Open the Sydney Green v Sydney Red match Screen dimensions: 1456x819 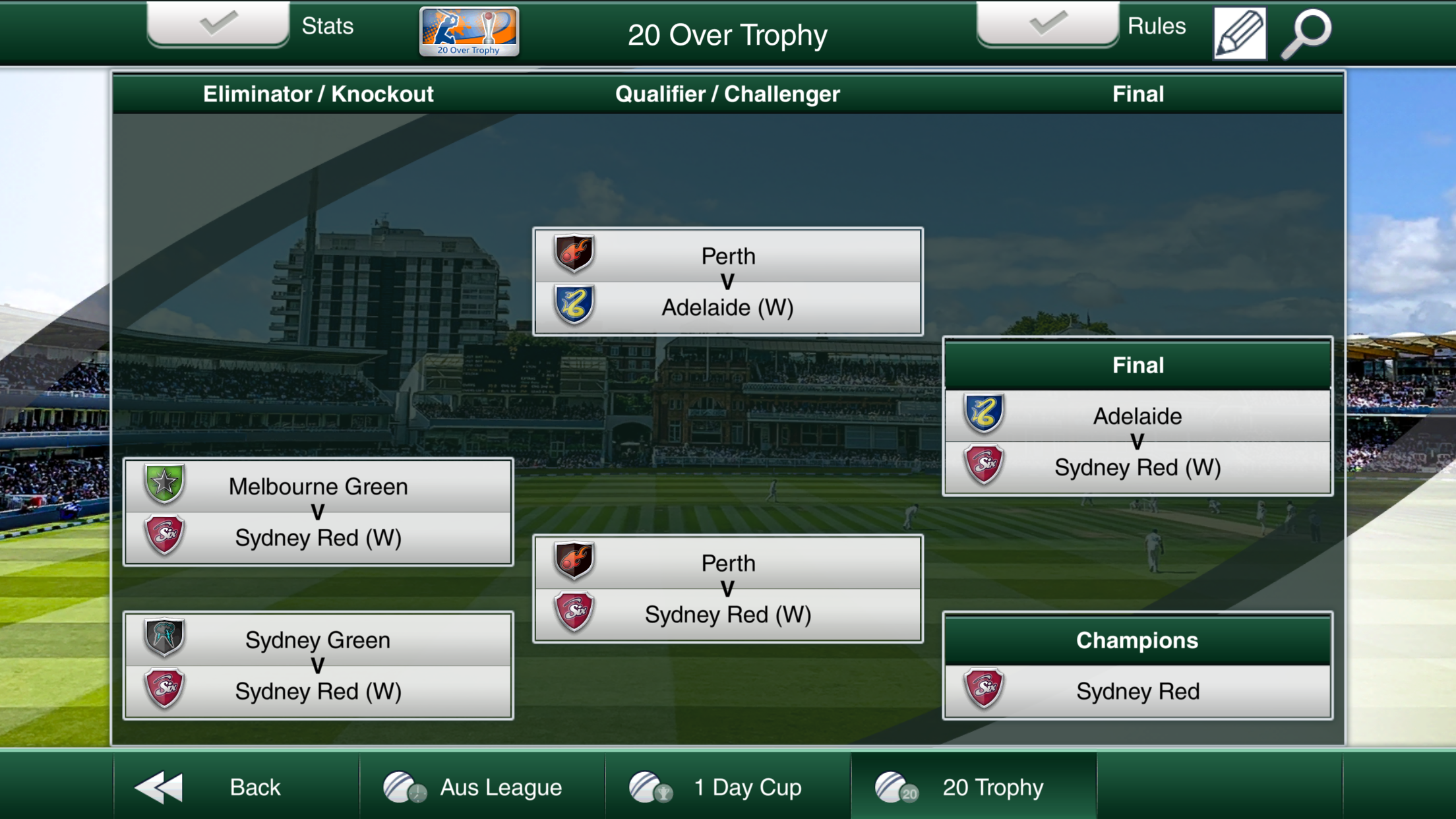[x=318, y=665]
